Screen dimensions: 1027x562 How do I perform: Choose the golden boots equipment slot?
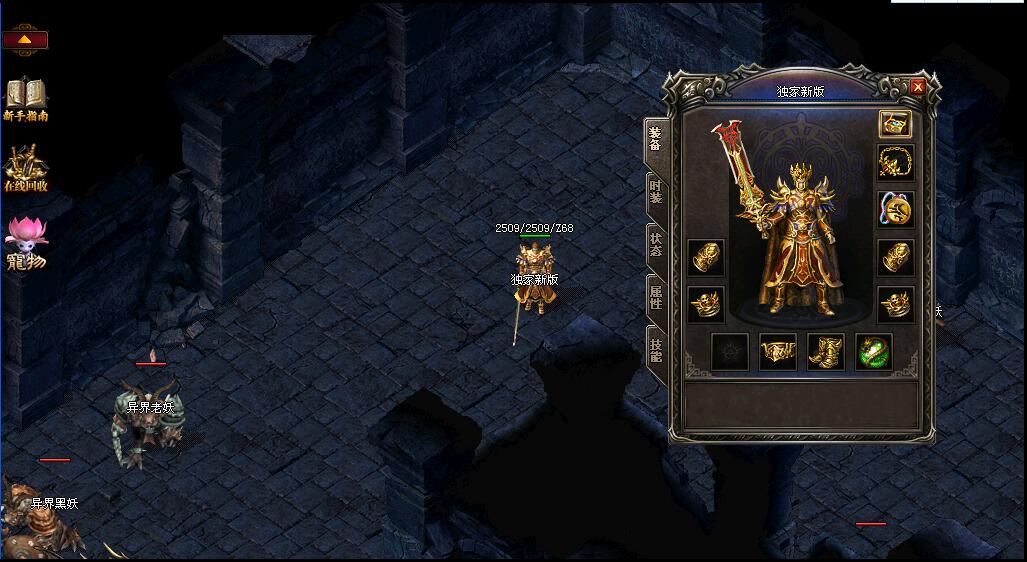(825, 352)
